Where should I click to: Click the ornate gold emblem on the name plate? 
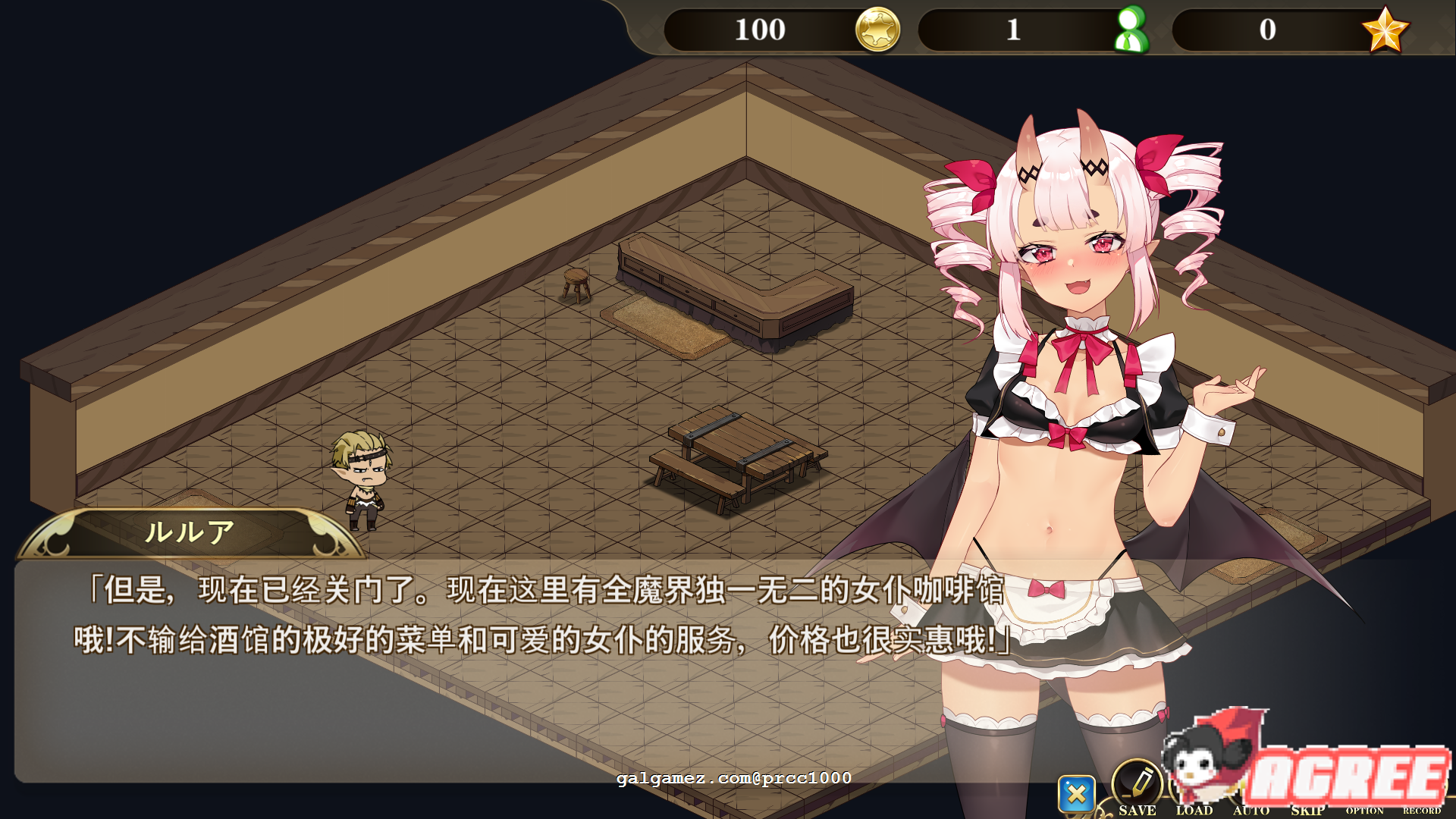[54, 535]
